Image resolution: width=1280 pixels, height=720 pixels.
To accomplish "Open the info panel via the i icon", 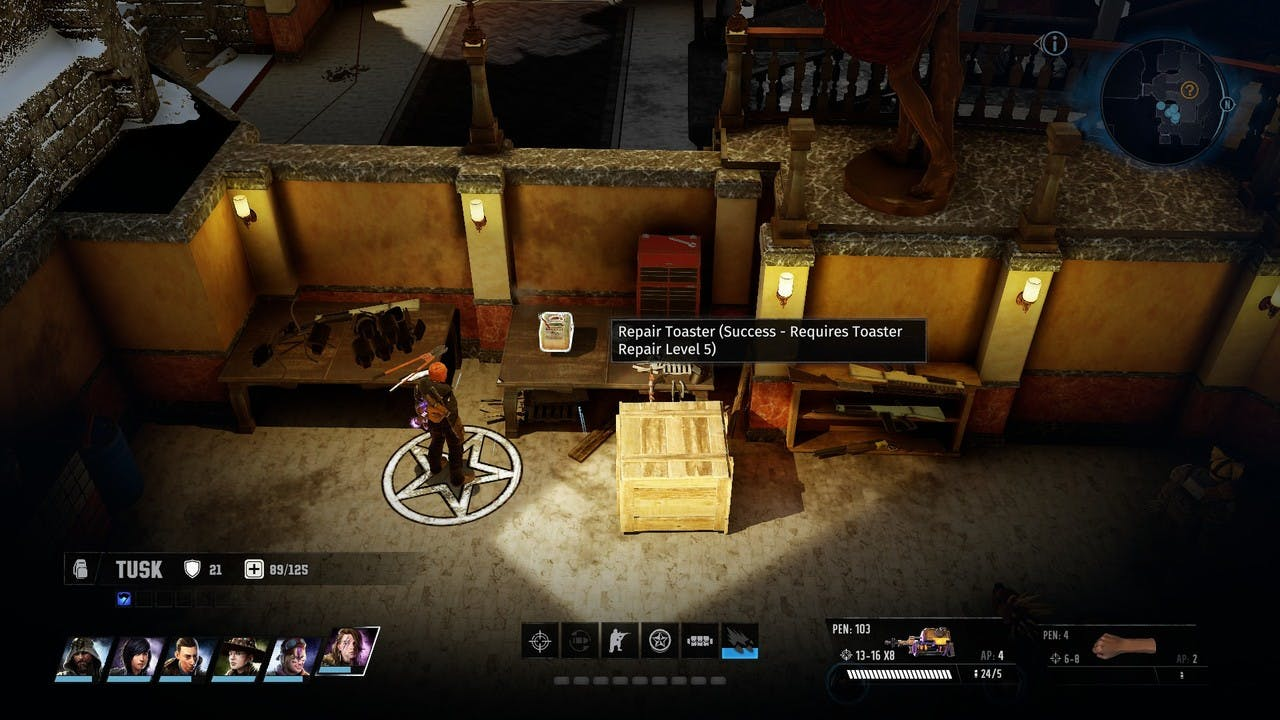I will 1056,43.
